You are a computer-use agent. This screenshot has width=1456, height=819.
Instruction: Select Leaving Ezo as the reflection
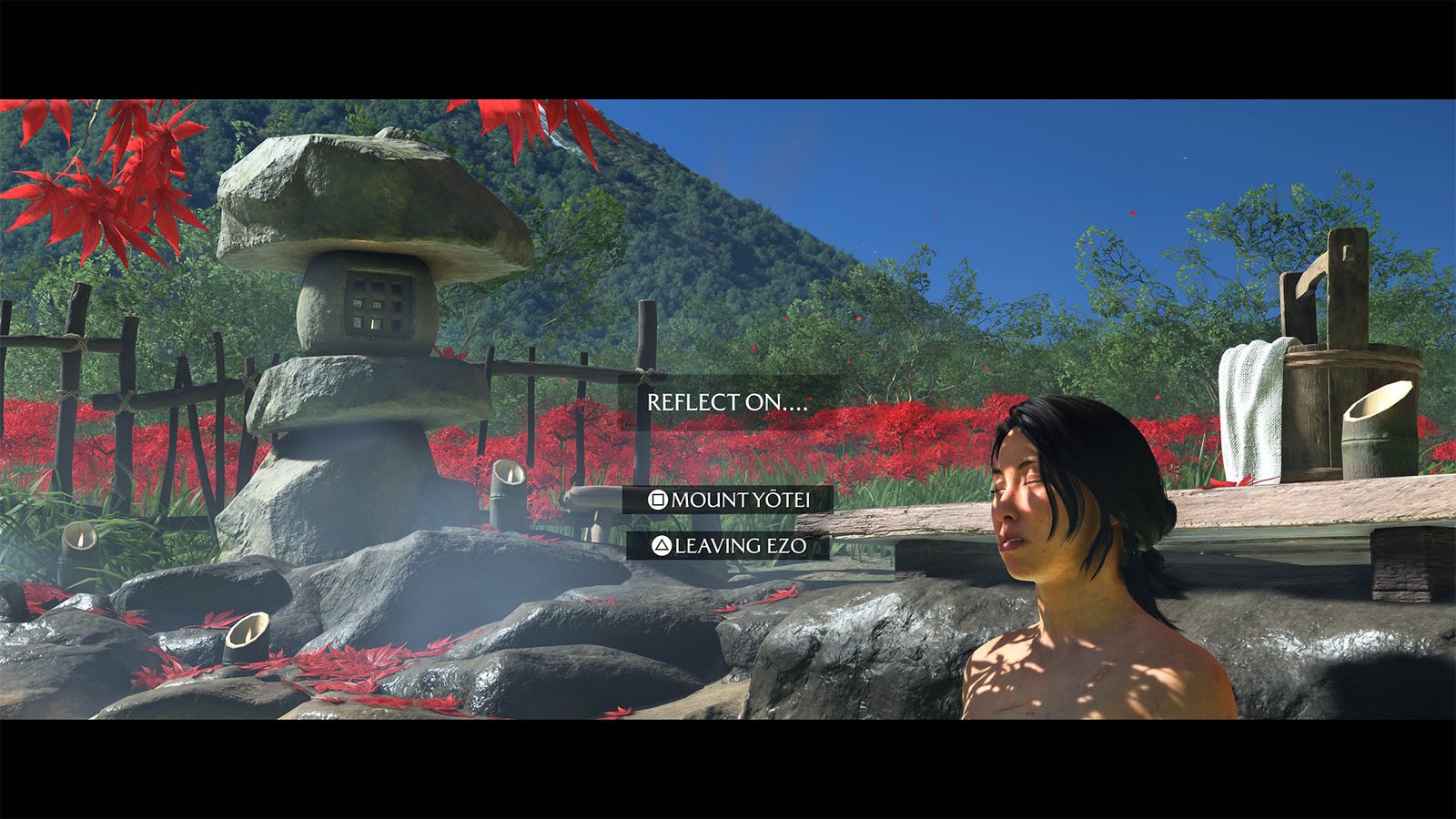pyautogui.click(x=729, y=546)
